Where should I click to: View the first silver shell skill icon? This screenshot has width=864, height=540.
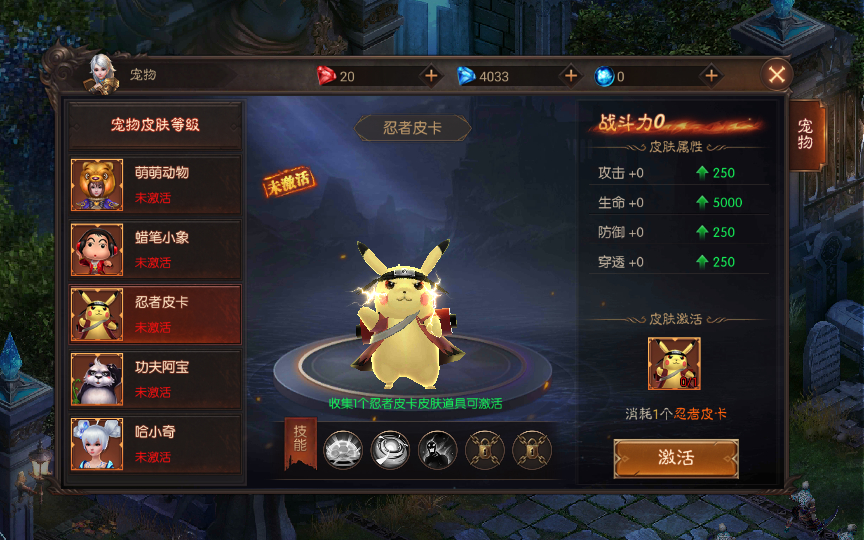point(343,449)
